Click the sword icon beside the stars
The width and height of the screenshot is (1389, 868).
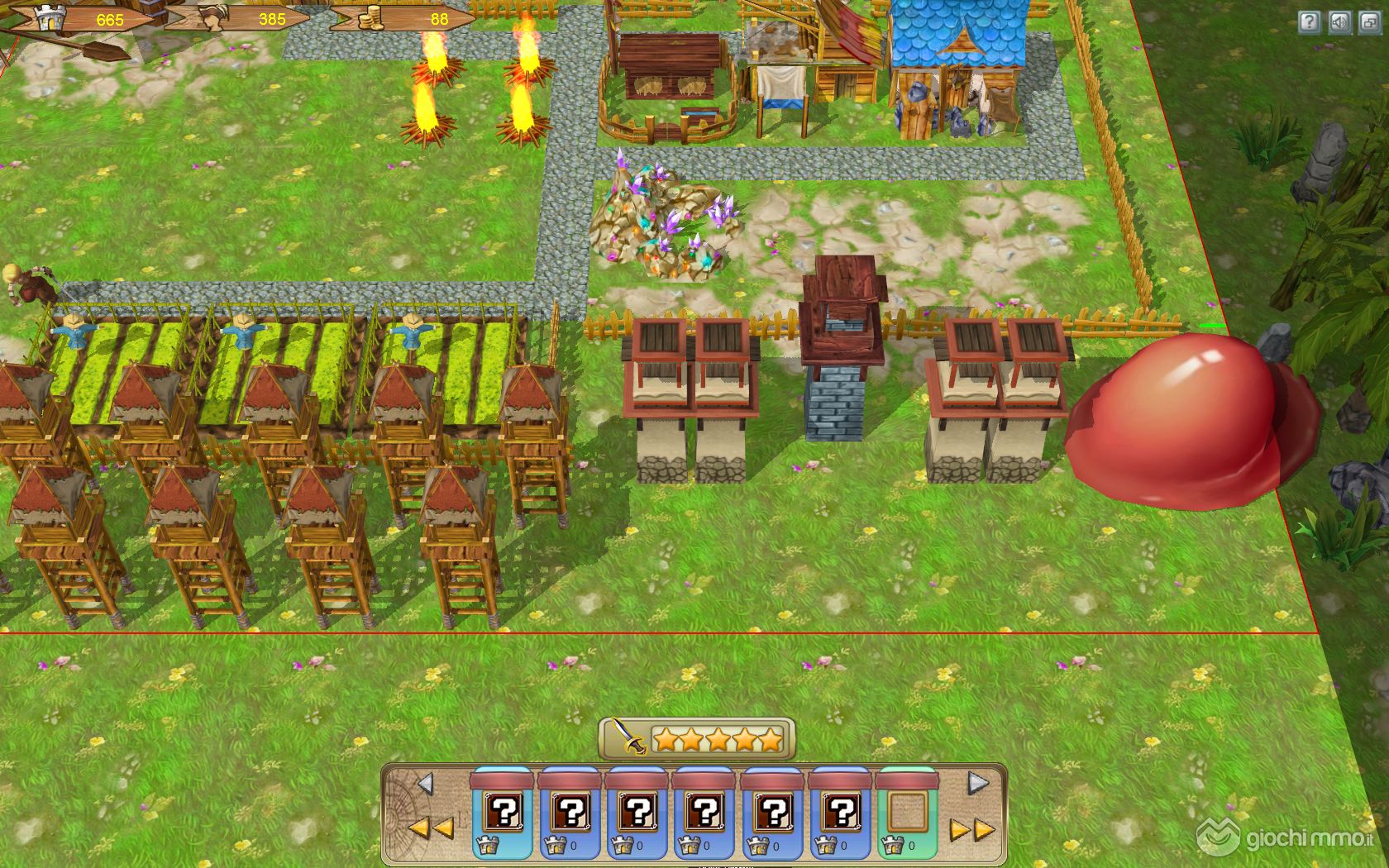click(627, 737)
